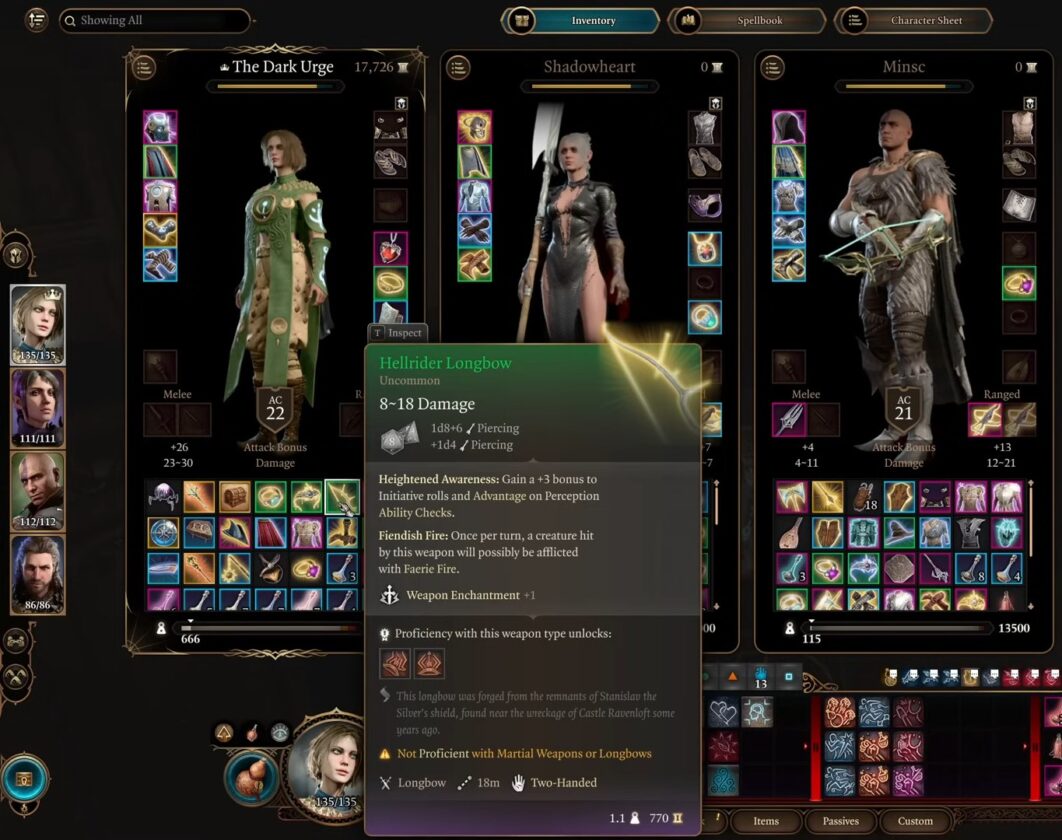Image resolution: width=1062 pixels, height=840 pixels.
Task: Show the Custom hotbar tab
Action: 915,821
